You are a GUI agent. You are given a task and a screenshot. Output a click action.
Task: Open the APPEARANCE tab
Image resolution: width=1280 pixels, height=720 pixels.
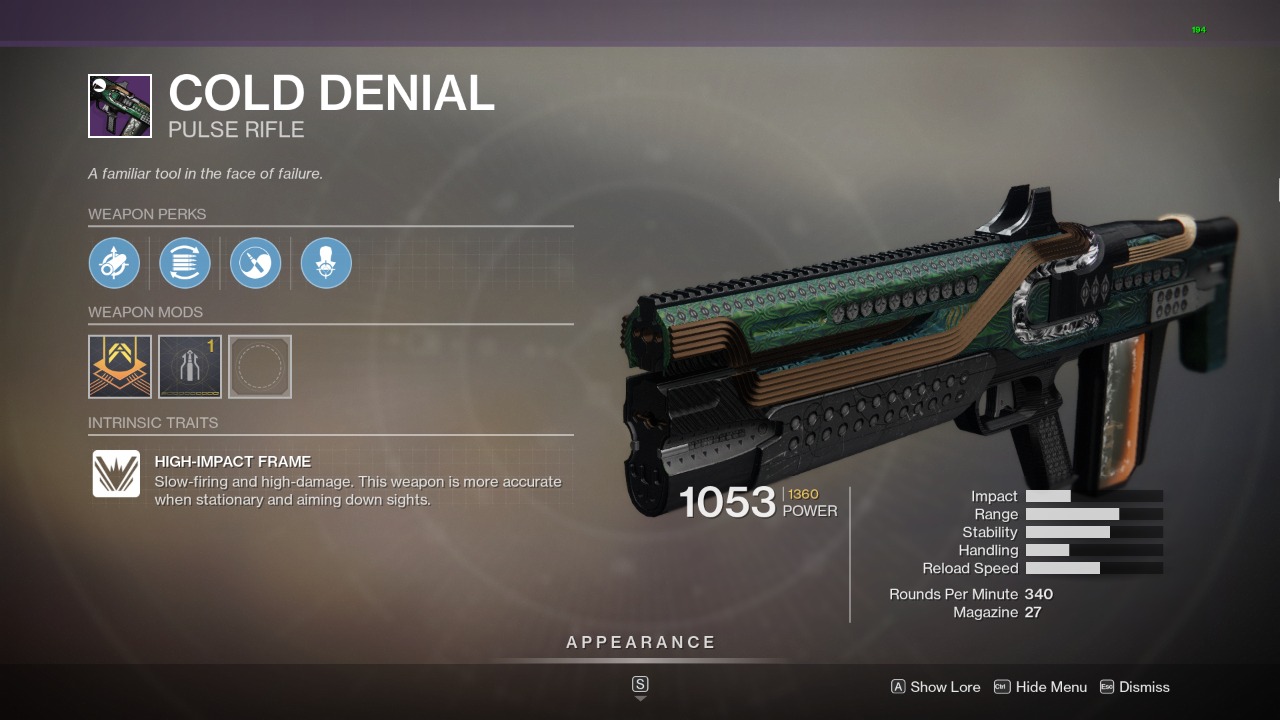(640, 642)
